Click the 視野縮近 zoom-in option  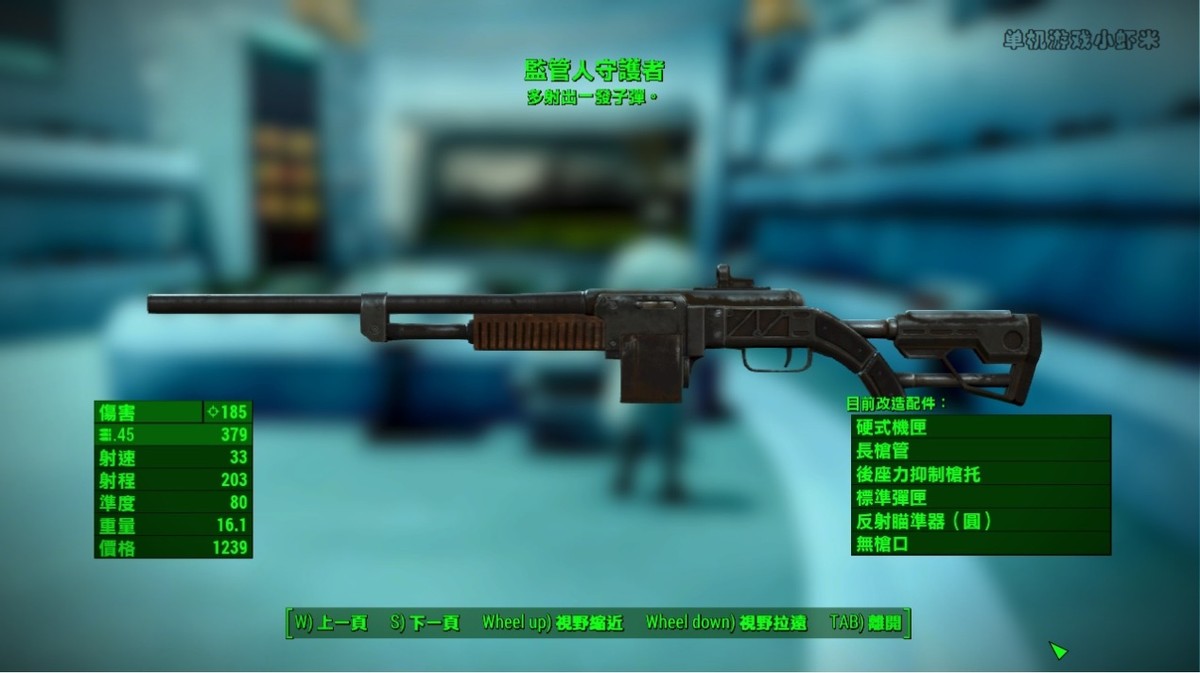click(552, 623)
